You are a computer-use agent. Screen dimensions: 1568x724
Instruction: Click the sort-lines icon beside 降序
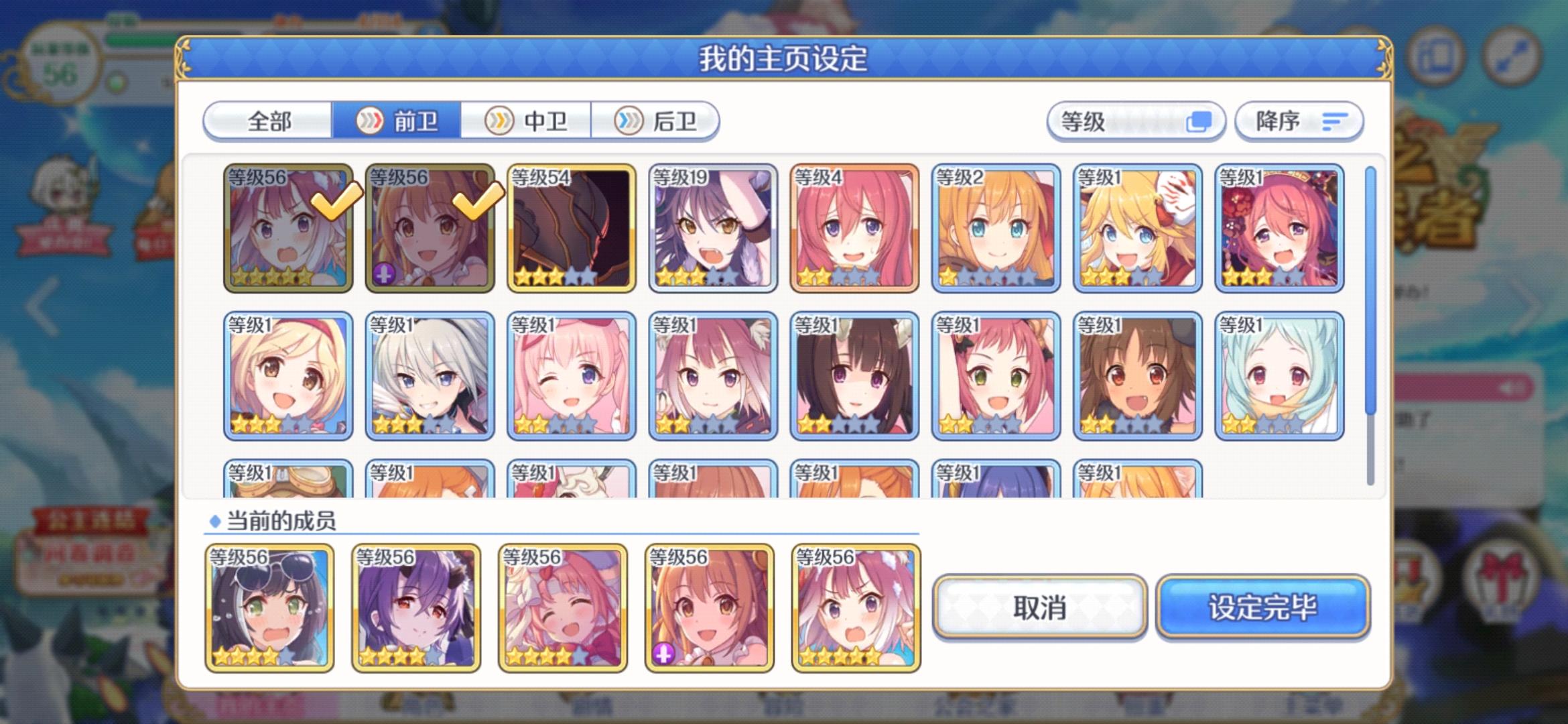click(1335, 121)
